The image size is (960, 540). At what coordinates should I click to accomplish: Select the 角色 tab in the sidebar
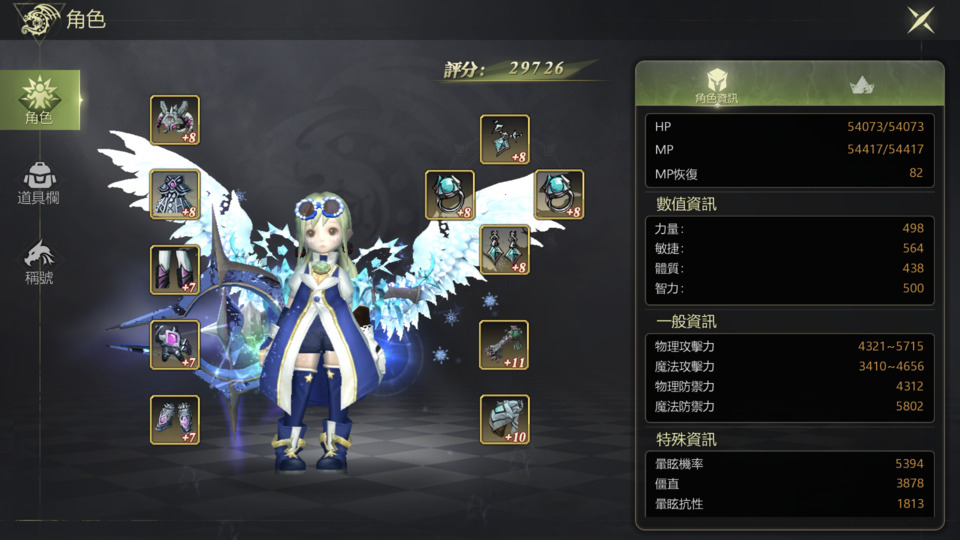[x=40, y=100]
